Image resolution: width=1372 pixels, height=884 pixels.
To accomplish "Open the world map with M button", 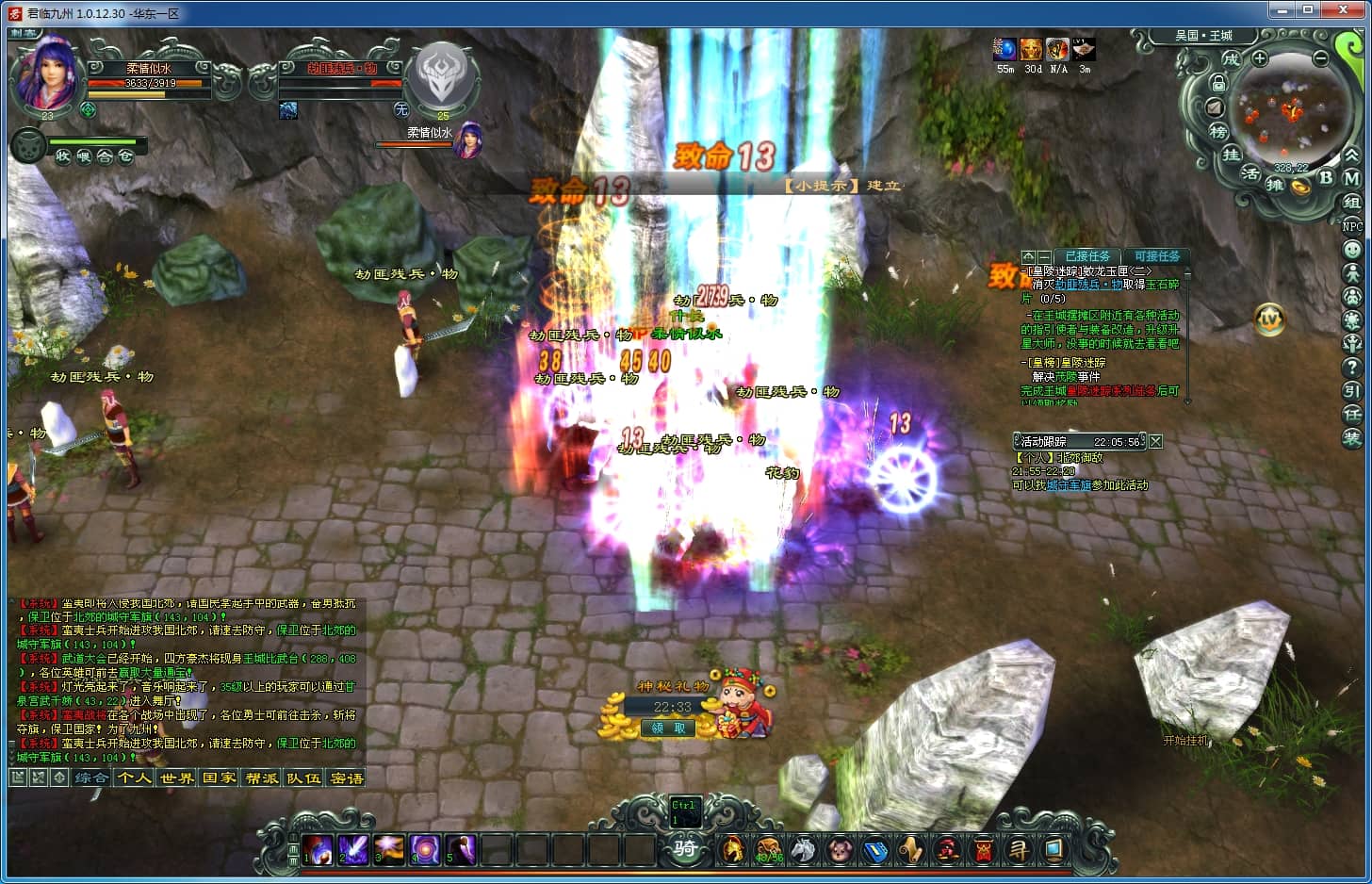I will click(x=1352, y=178).
